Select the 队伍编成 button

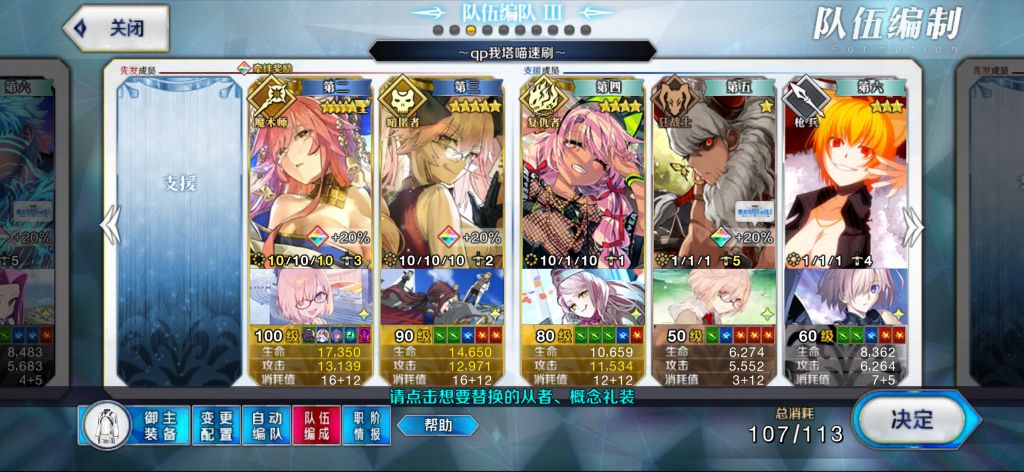(x=318, y=425)
